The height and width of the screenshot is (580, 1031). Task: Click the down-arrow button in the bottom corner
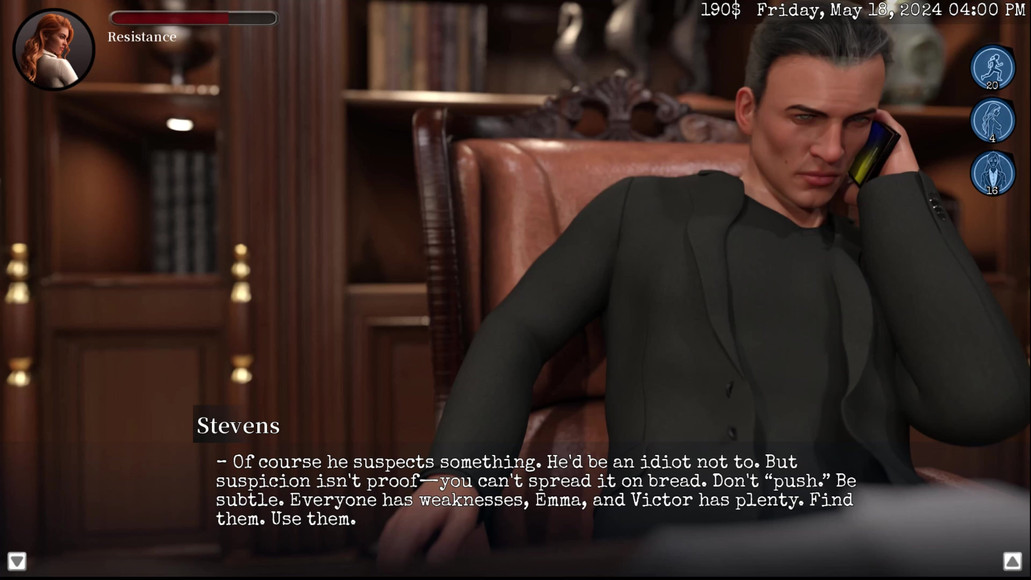point(17,561)
